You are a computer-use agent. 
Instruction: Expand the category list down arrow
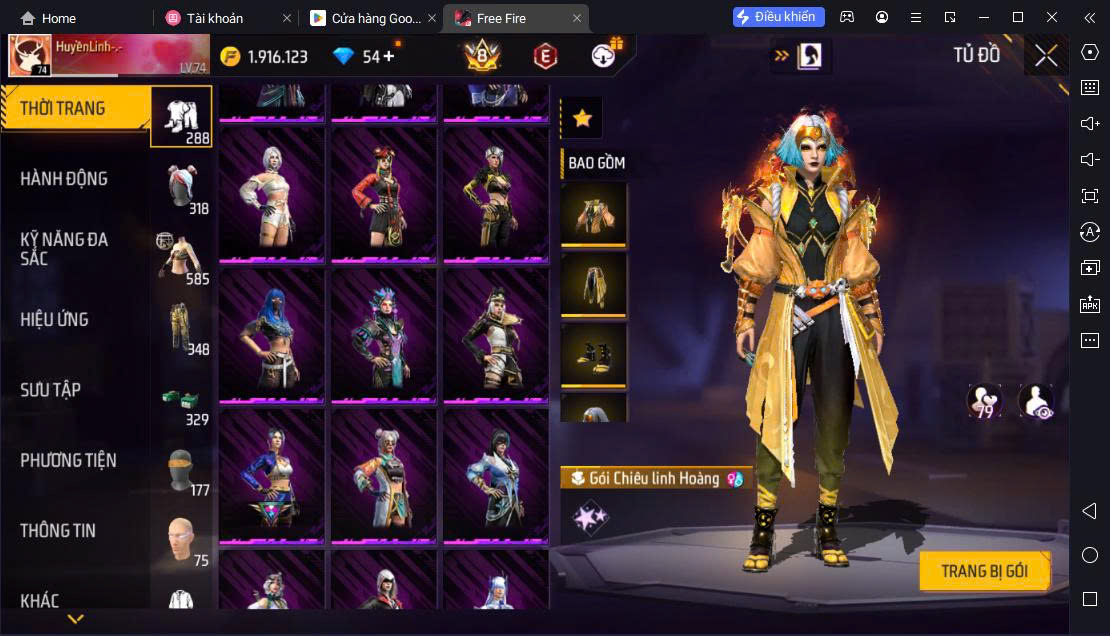click(75, 620)
